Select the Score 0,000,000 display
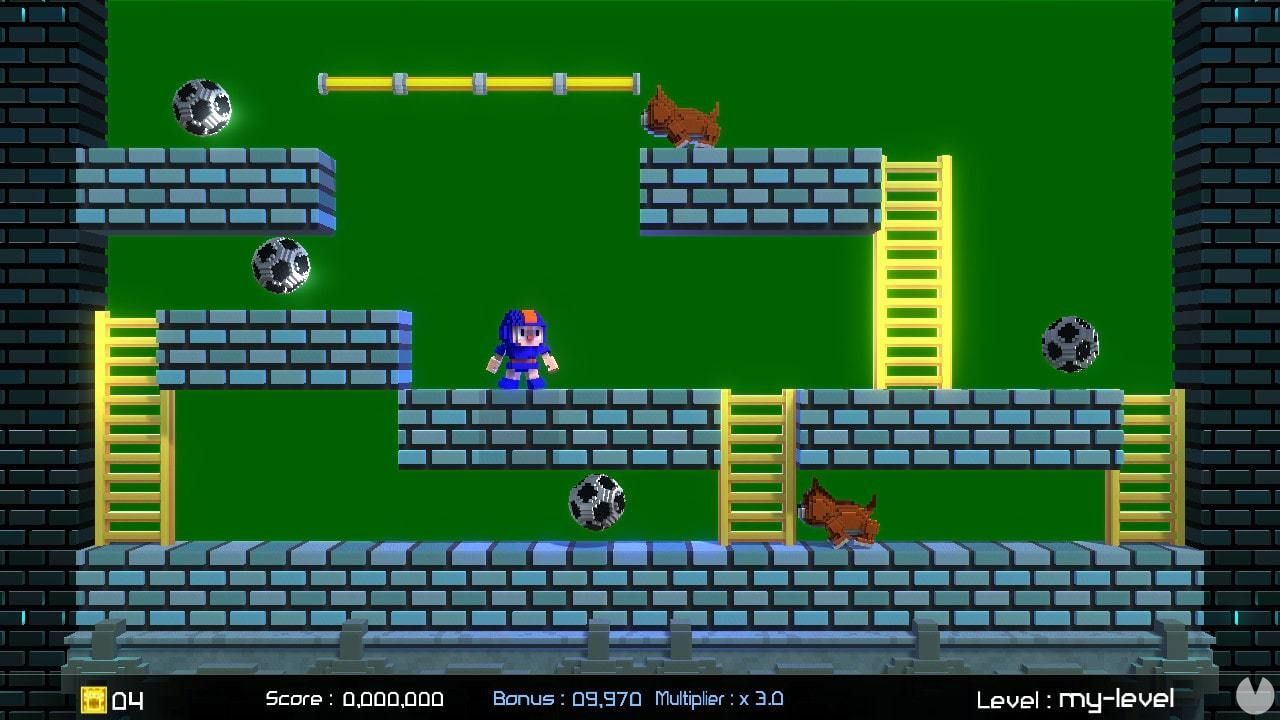Screen dimensions: 1280x720 (x=355, y=699)
